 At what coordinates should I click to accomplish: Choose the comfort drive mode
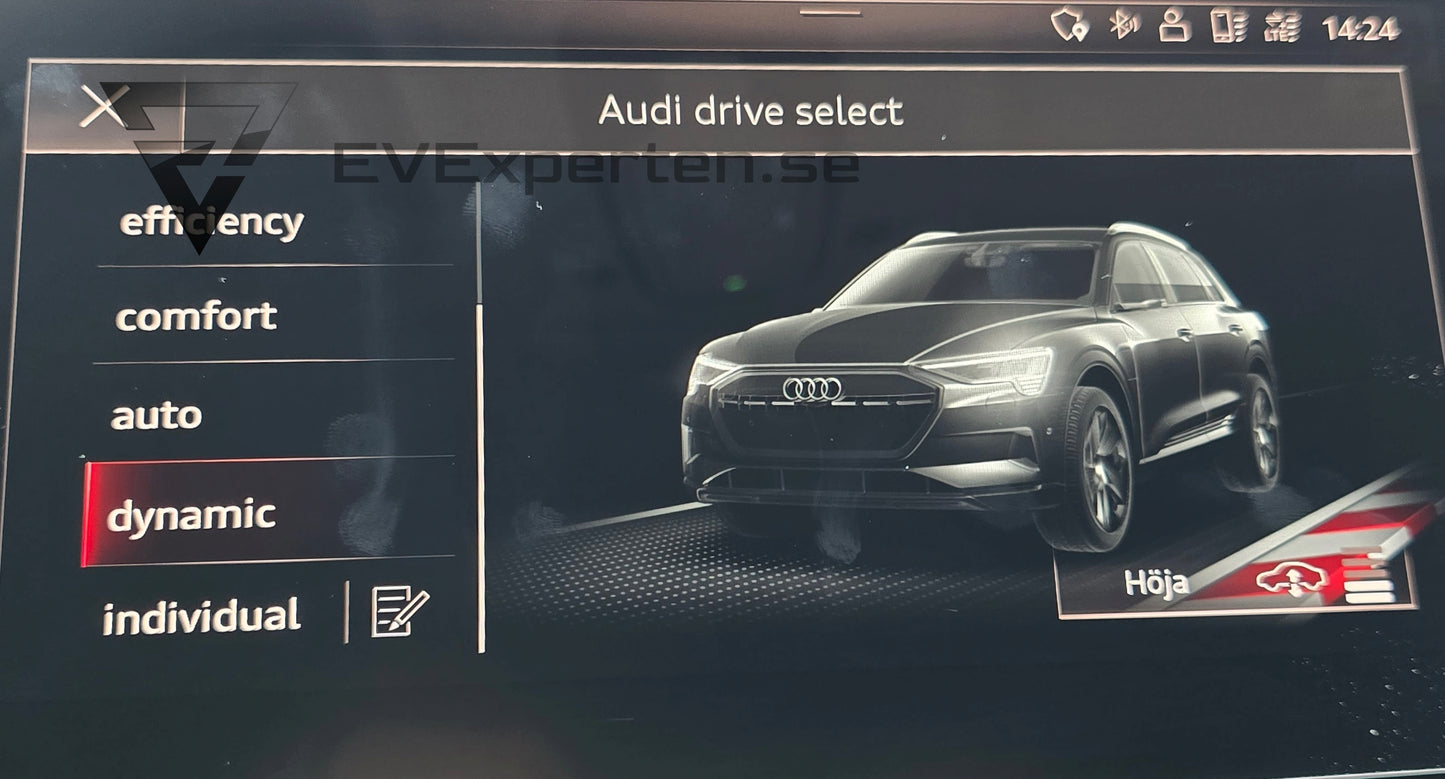coord(196,317)
